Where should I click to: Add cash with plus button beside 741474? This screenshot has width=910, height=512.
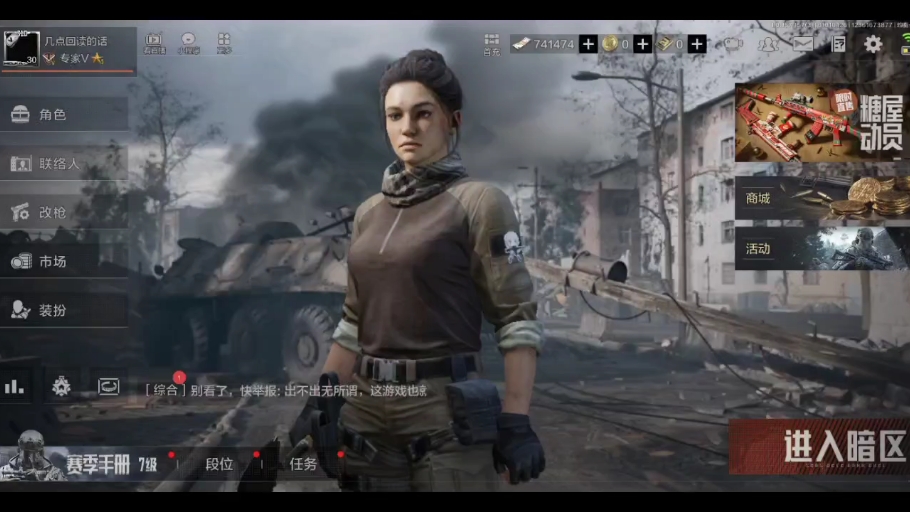pos(588,44)
